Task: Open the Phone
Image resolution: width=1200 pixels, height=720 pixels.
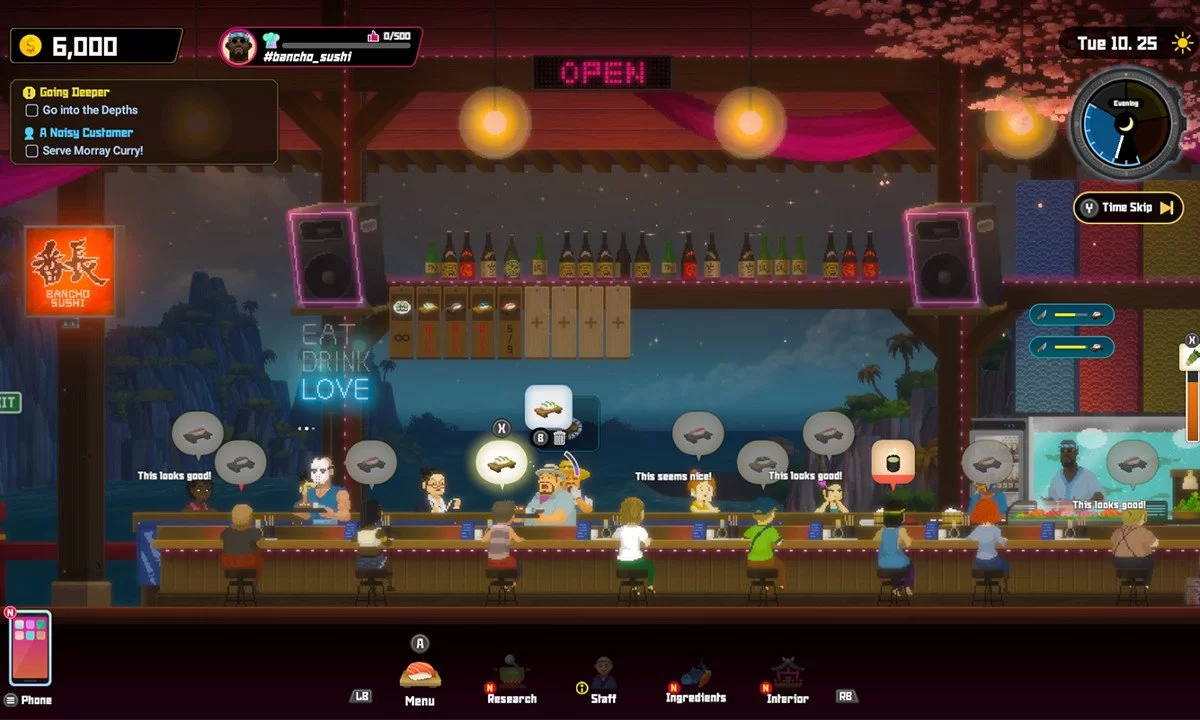Action: [30, 648]
